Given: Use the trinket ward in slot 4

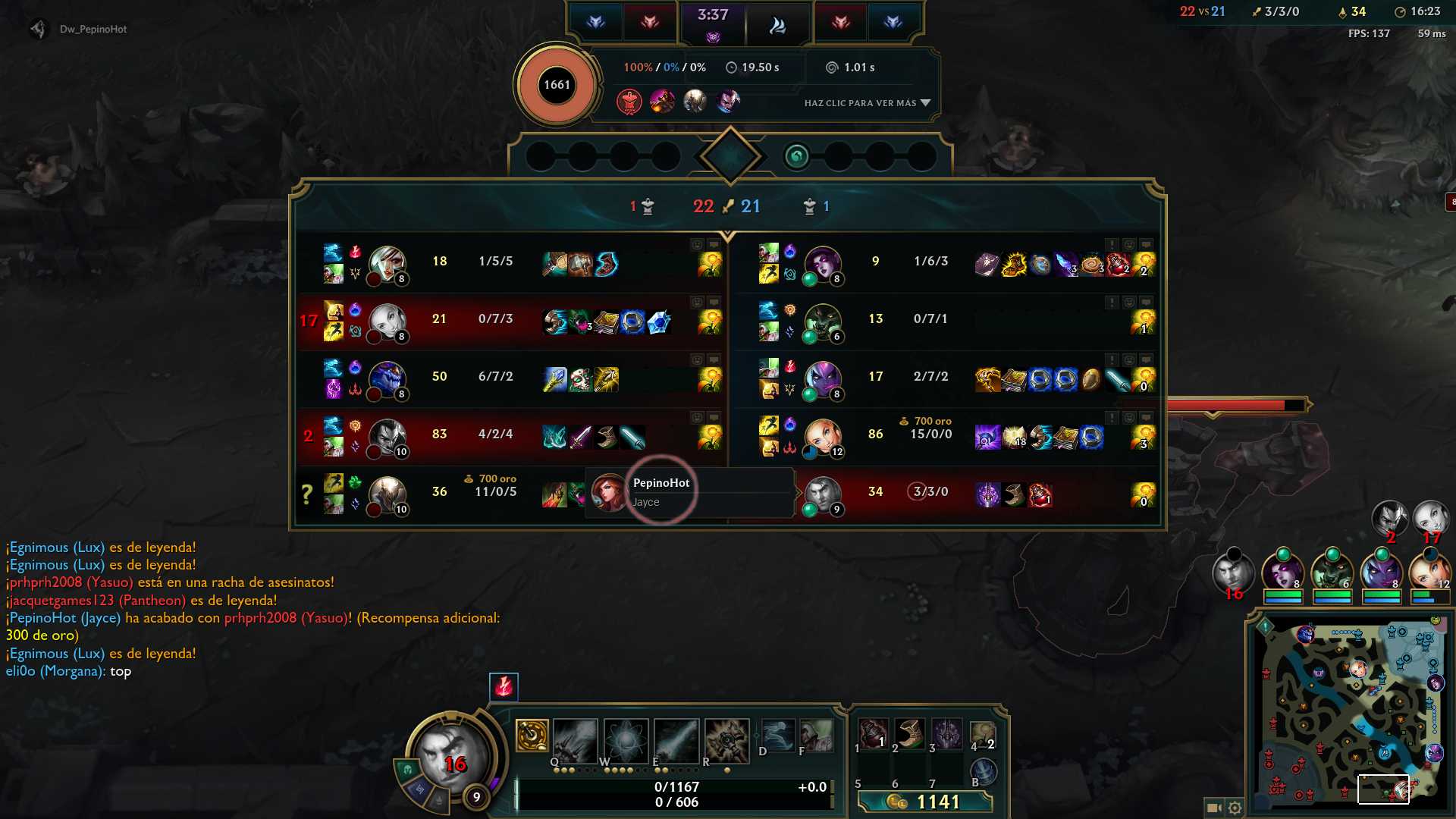Looking at the screenshot, I should click(983, 733).
